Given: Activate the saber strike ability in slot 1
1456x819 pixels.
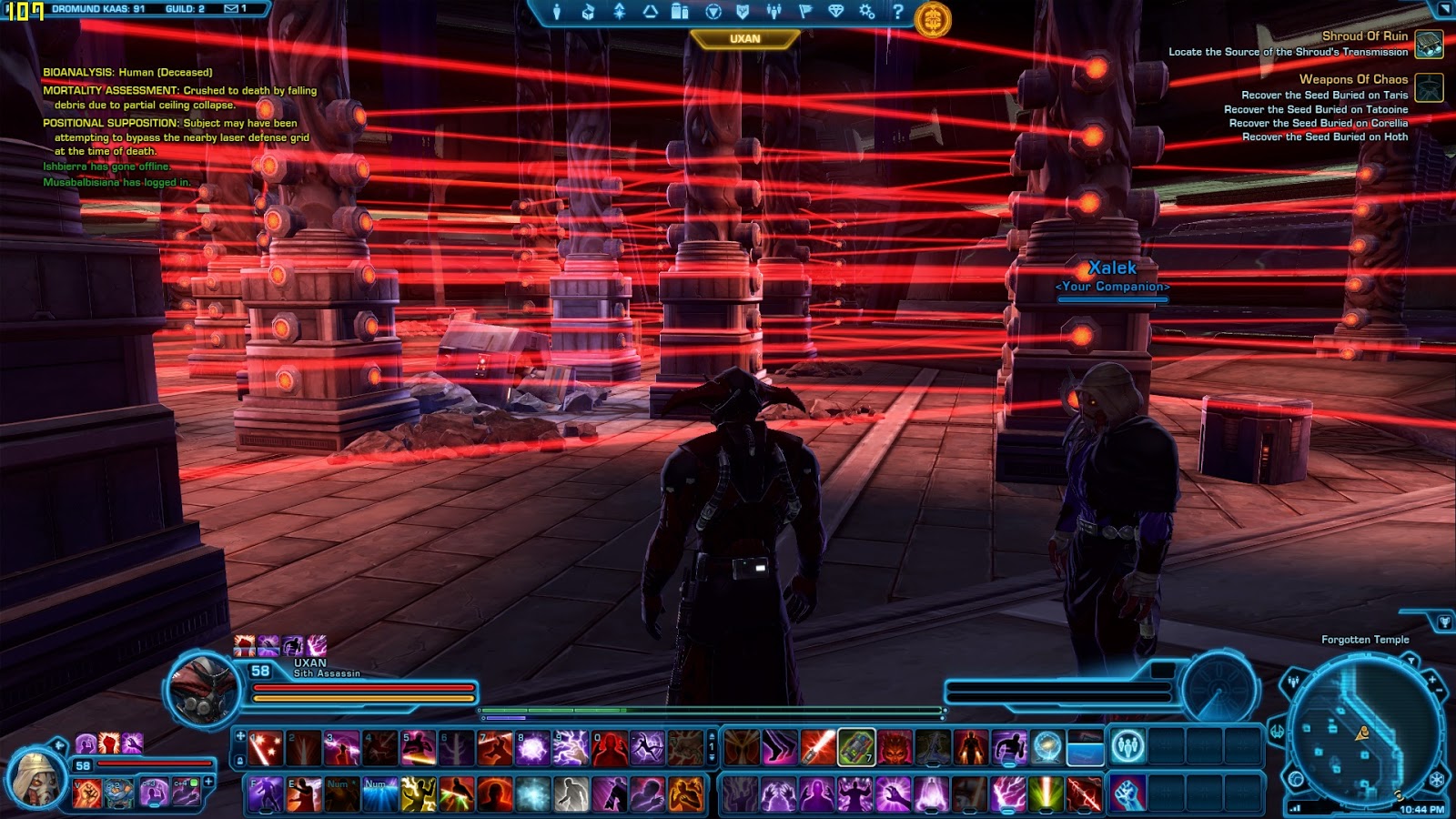Looking at the screenshot, I should click(266, 748).
